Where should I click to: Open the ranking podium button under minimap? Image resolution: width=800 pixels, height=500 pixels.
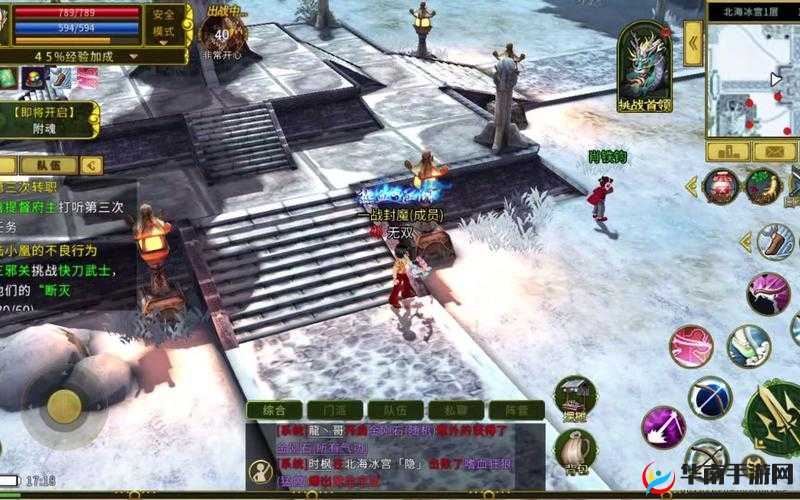(728, 151)
